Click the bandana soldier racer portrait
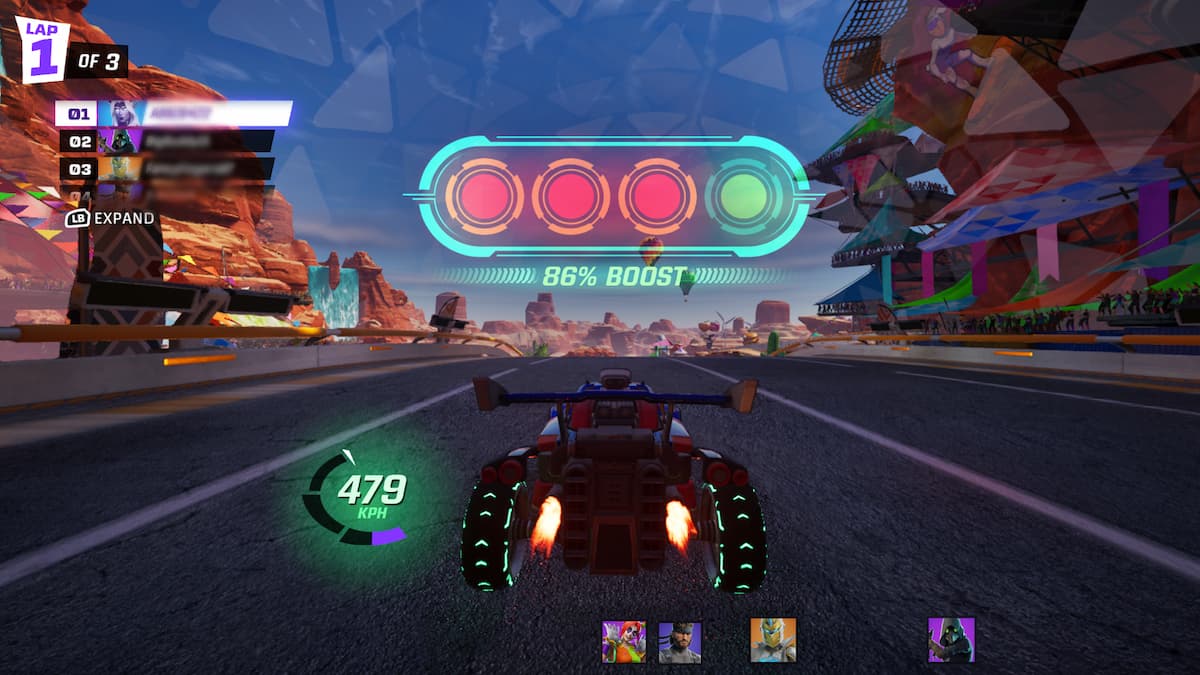The height and width of the screenshot is (675, 1200). click(x=680, y=641)
